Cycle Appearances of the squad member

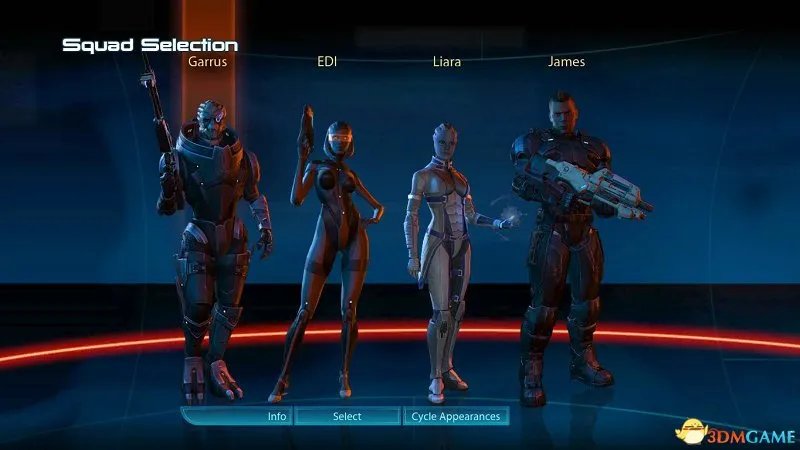(455, 416)
